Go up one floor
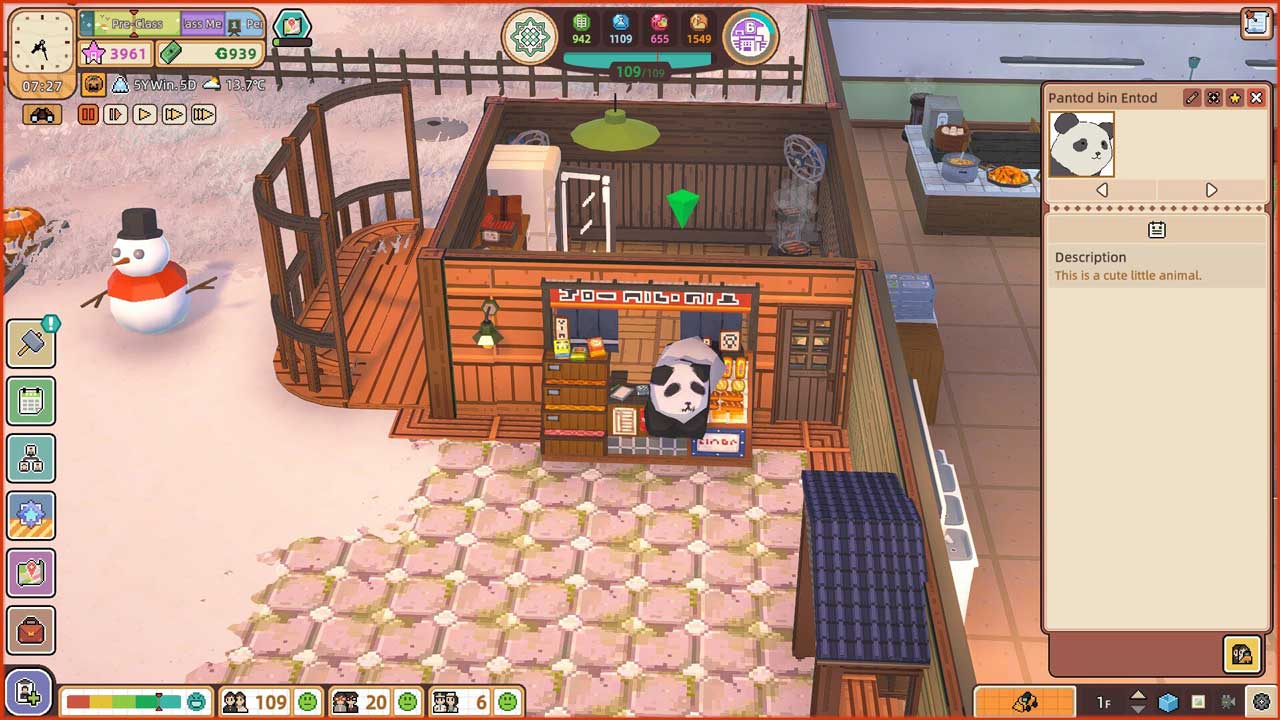1280x720 pixels. pos(1138,695)
